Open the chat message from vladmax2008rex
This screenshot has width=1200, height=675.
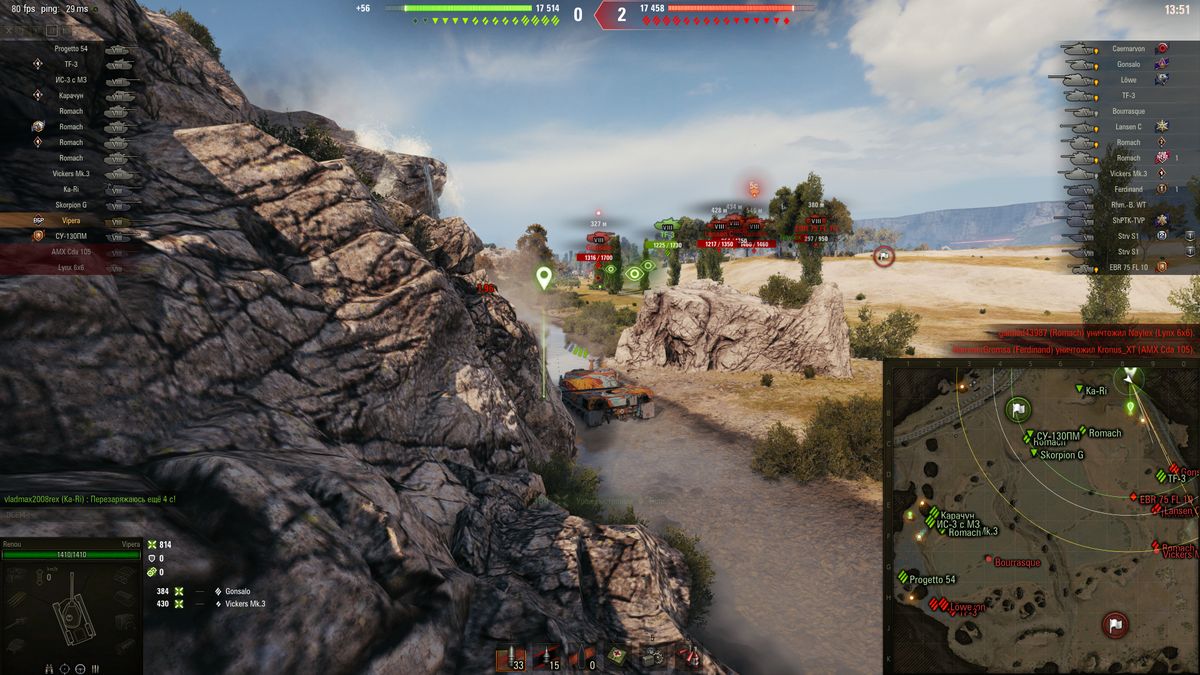coord(90,498)
